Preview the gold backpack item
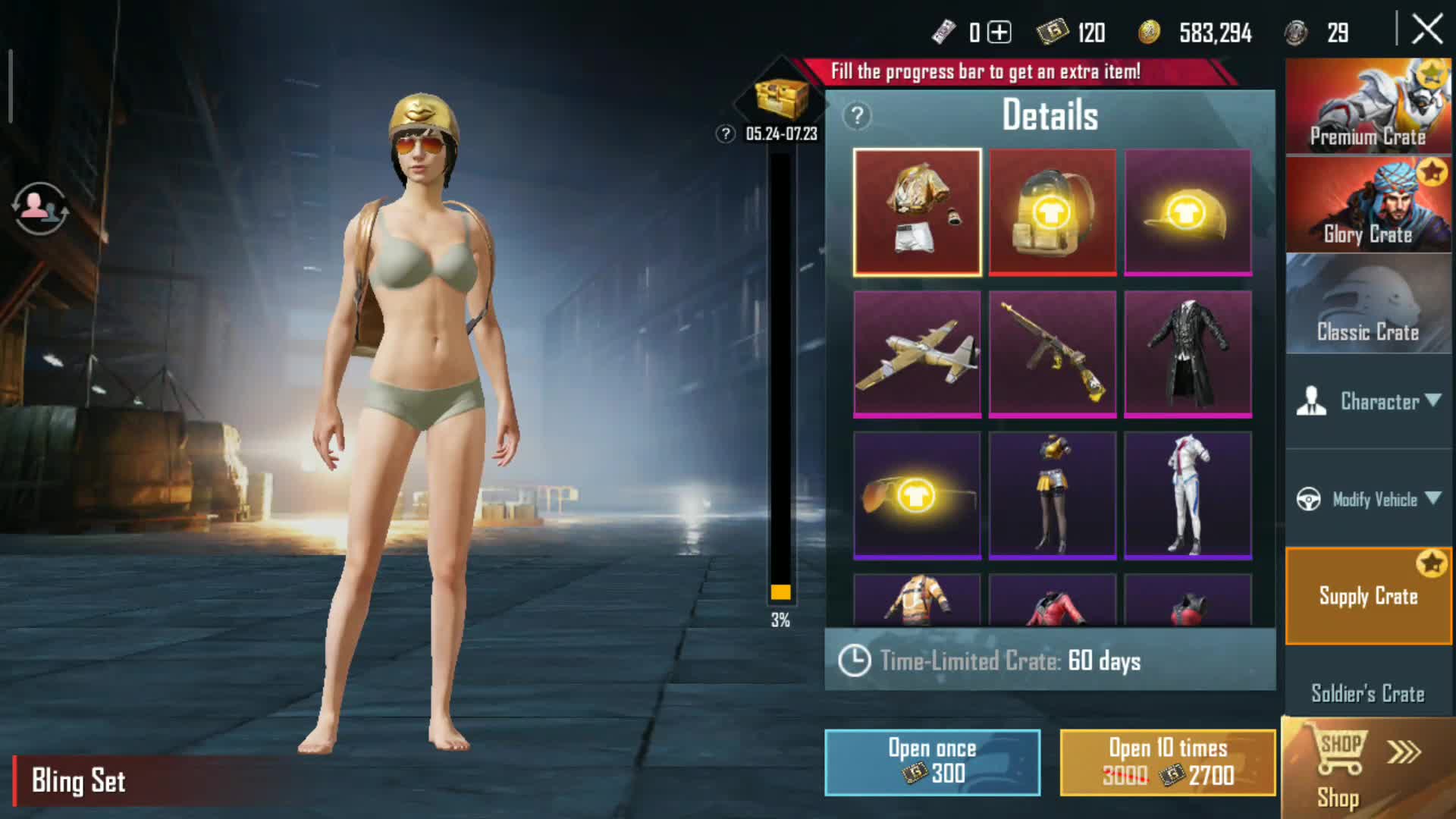 tap(1053, 212)
